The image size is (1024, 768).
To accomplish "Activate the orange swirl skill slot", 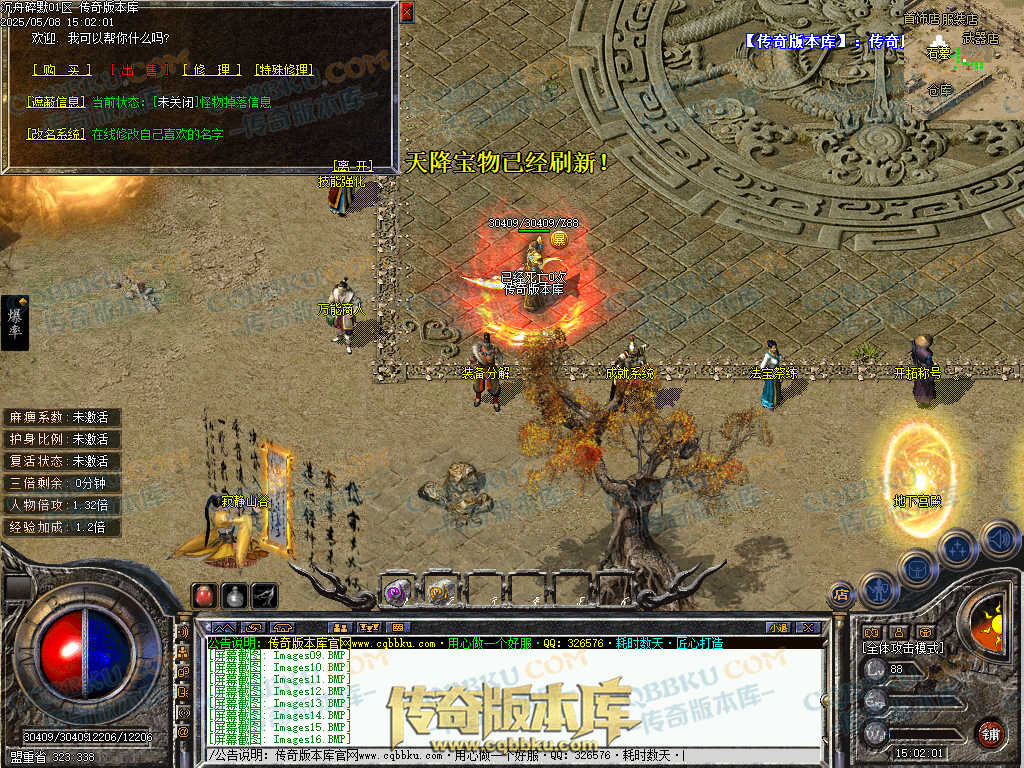I will pos(440,591).
